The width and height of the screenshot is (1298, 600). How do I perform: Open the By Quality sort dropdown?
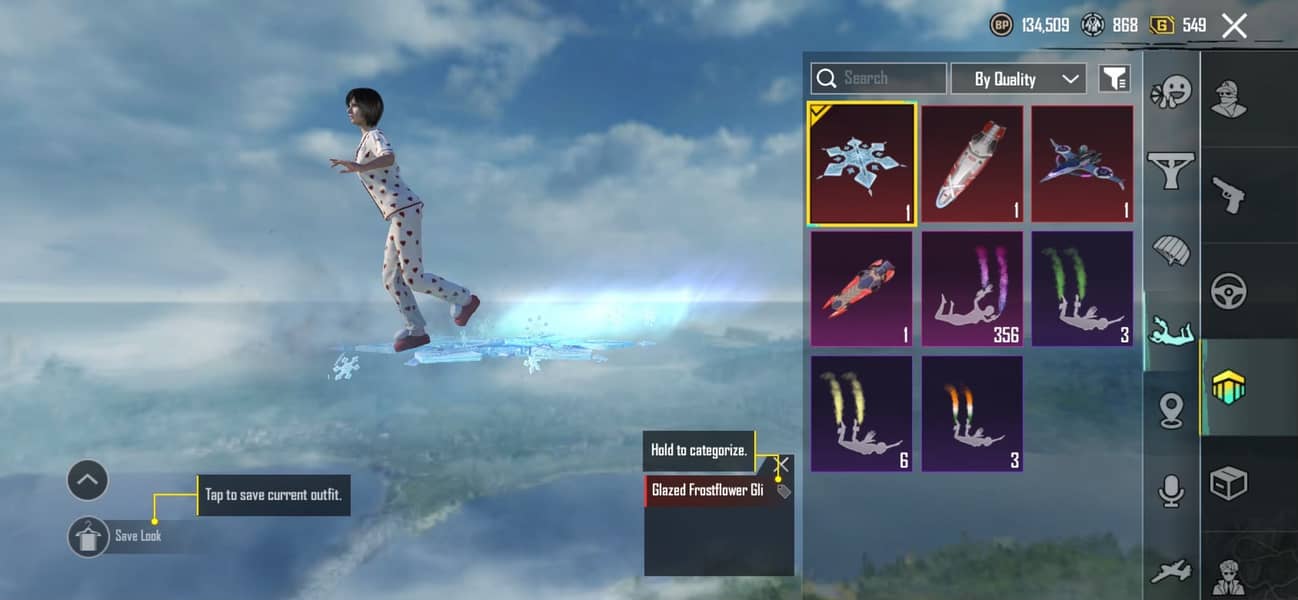pos(1018,79)
